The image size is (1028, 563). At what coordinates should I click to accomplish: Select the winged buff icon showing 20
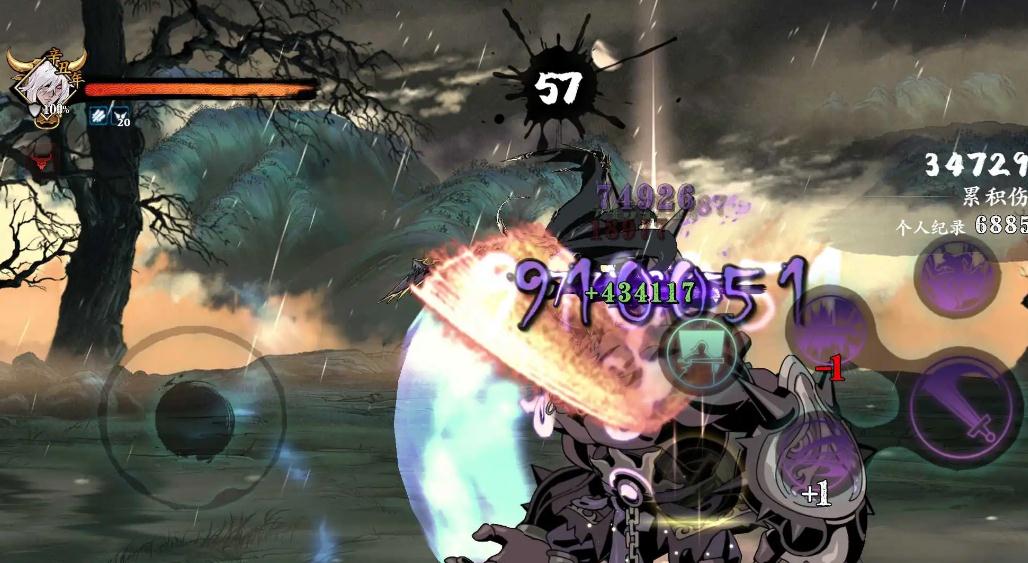120,116
